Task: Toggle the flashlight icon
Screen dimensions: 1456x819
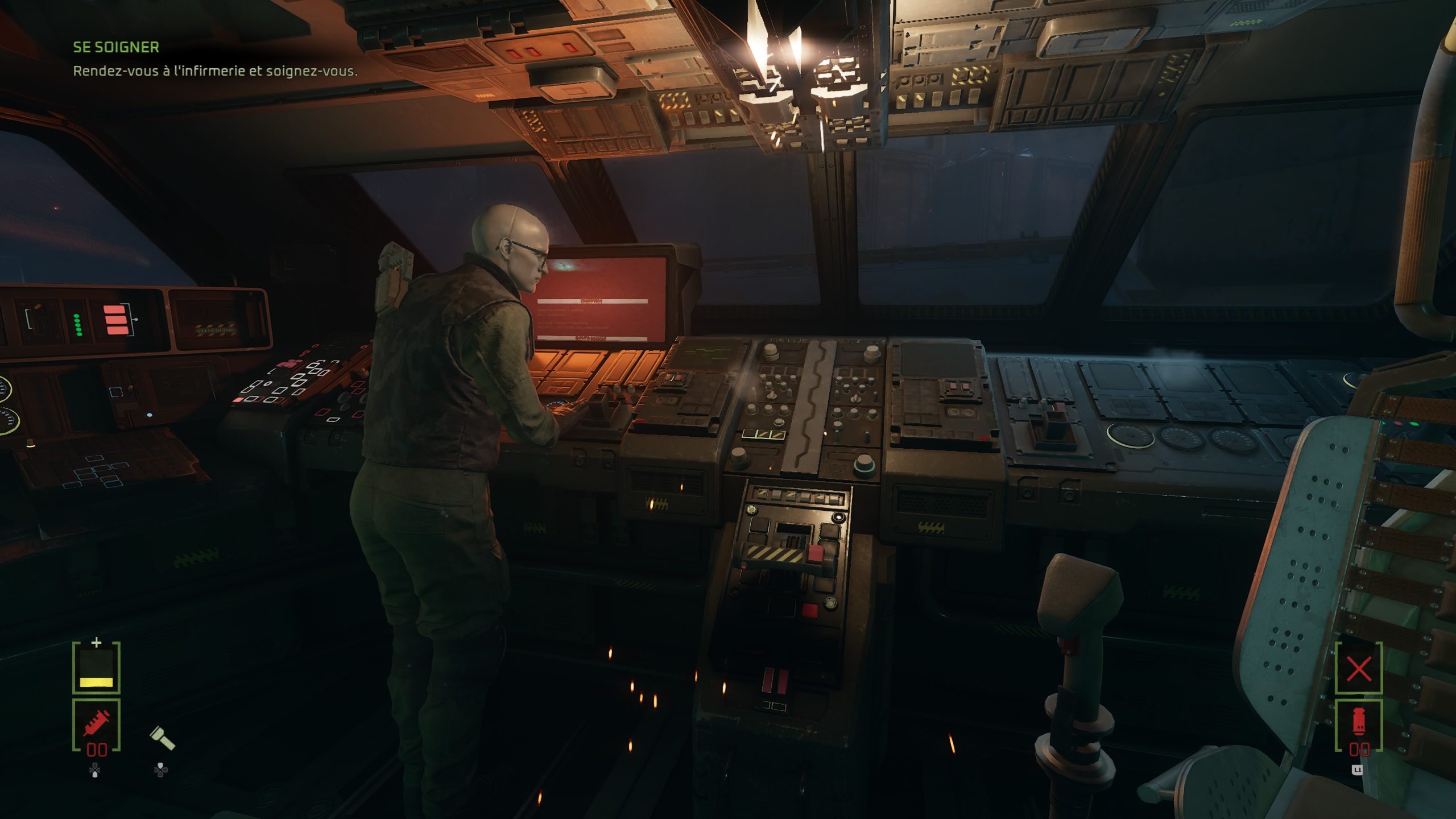Action: pyautogui.click(x=162, y=739)
